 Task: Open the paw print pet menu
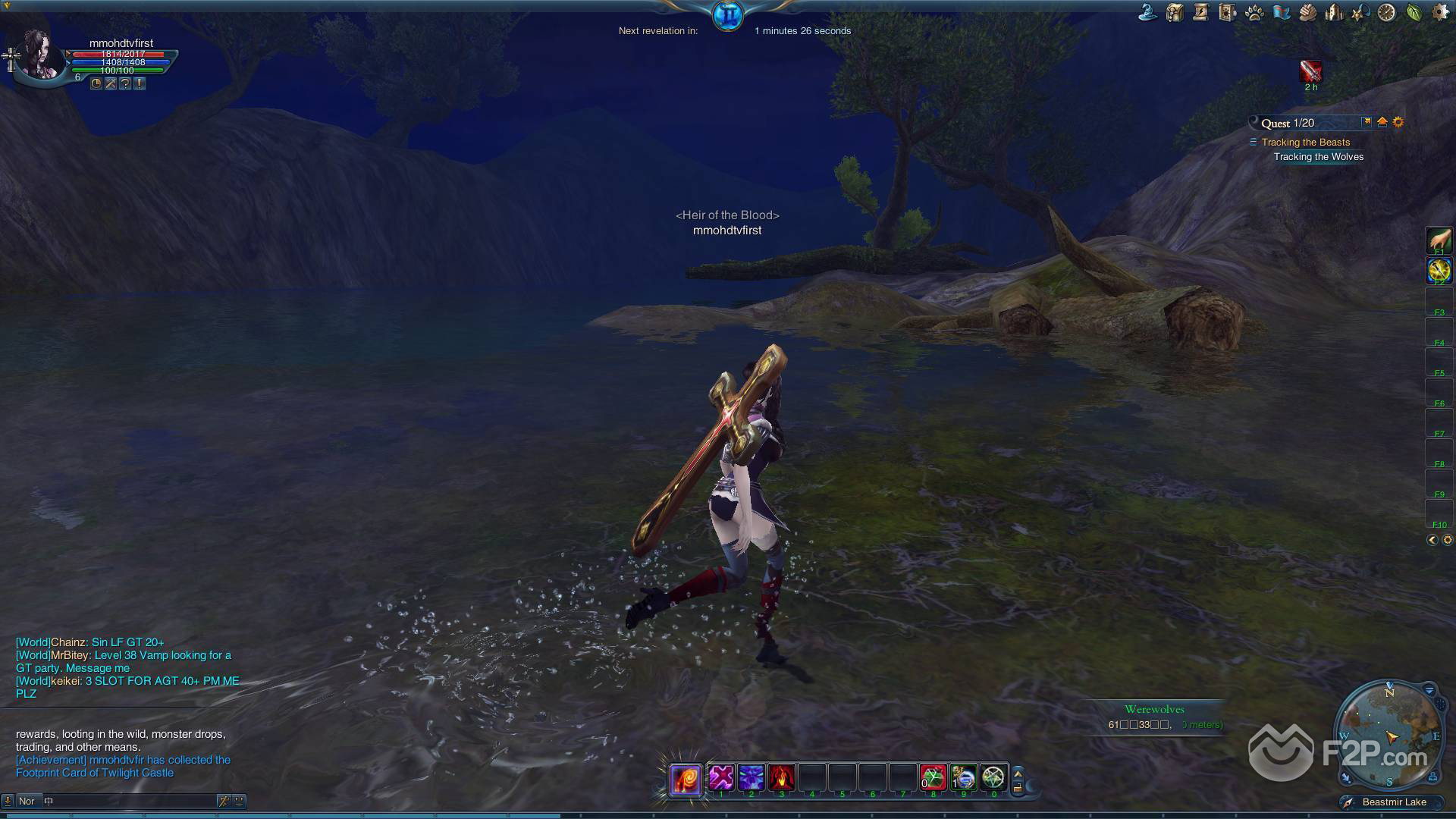coord(1254,13)
